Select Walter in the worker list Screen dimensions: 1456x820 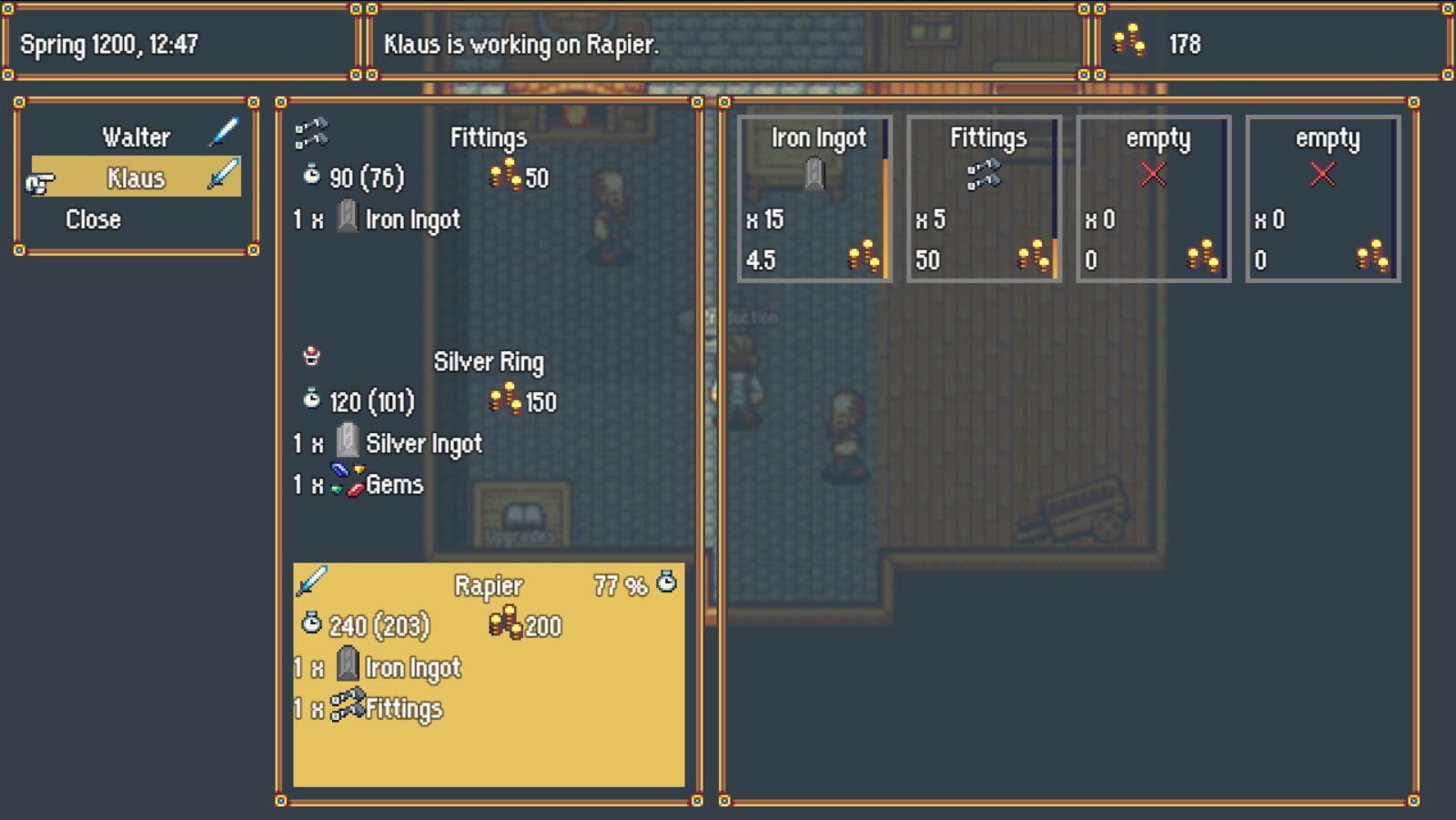point(136,137)
